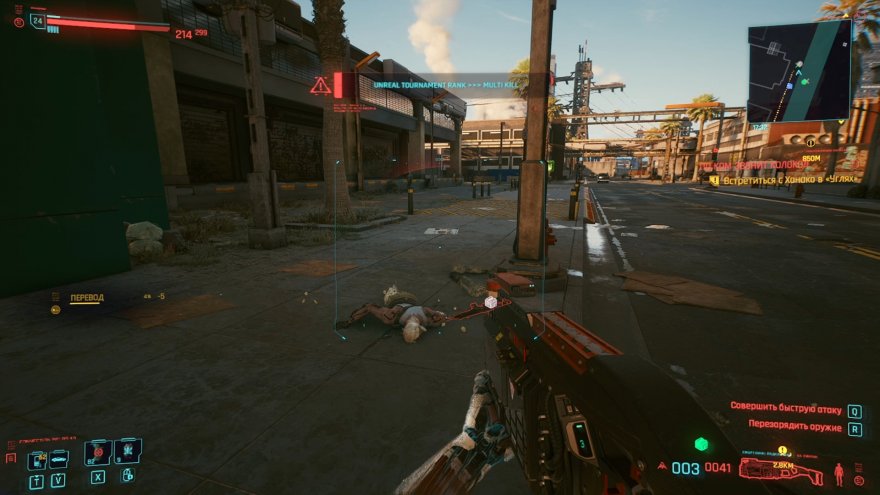The height and width of the screenshot is (495, 880).
Task: Select the grenade gadget quick slot
Action: 127,451
